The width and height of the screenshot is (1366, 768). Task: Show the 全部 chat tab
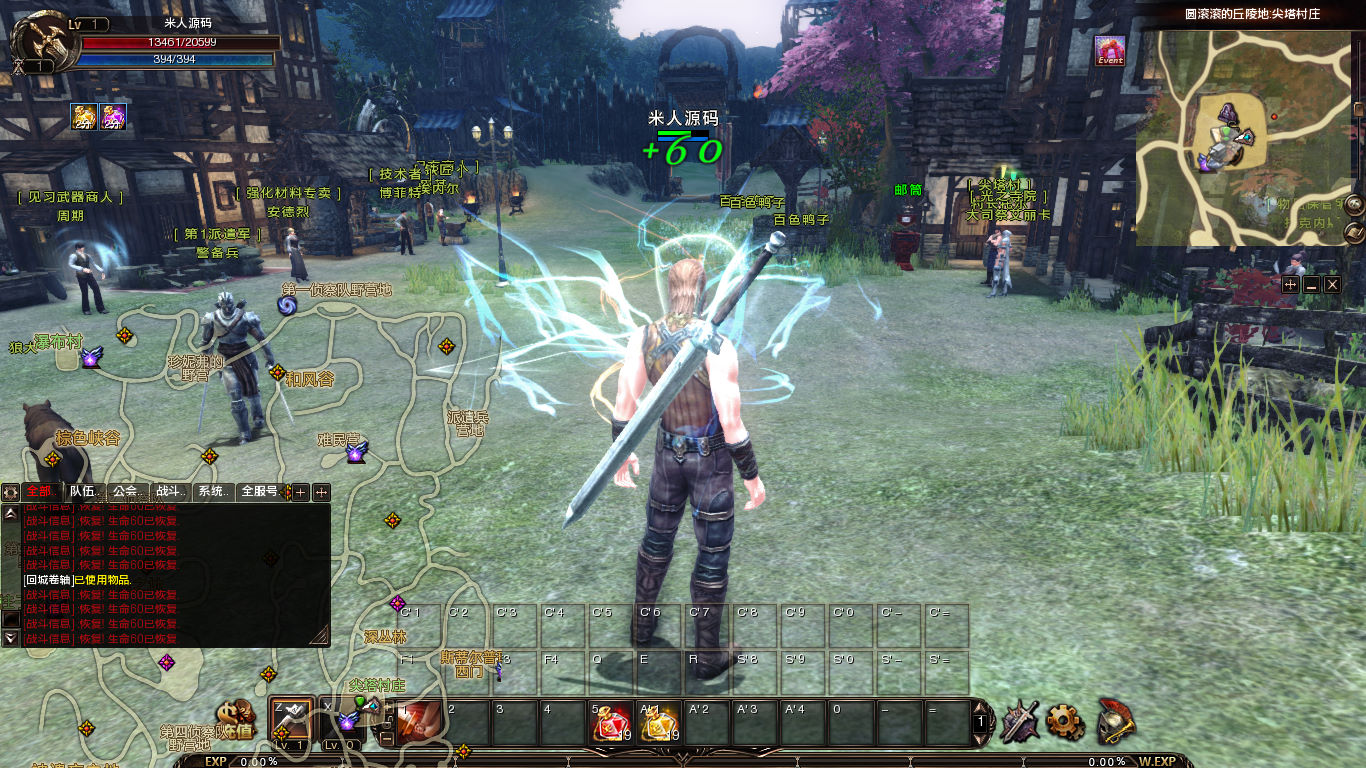(41, 492)
